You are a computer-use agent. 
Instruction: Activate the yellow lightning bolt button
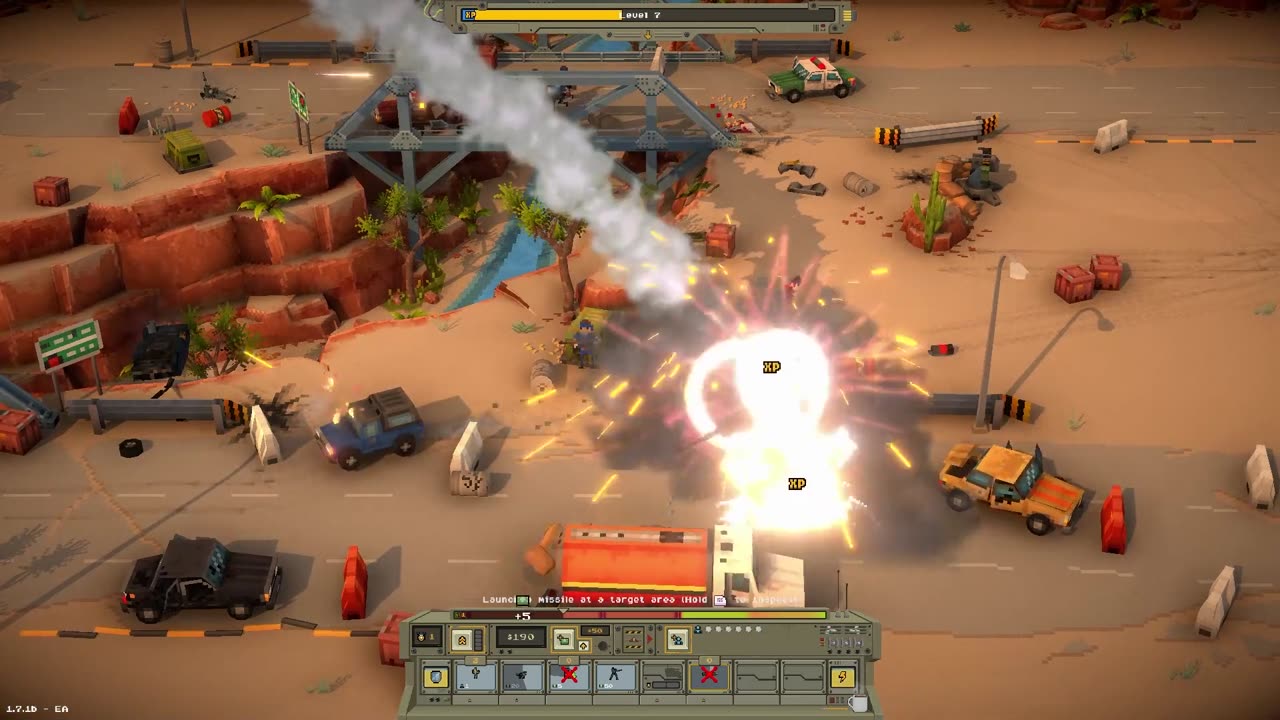(843, 677)
